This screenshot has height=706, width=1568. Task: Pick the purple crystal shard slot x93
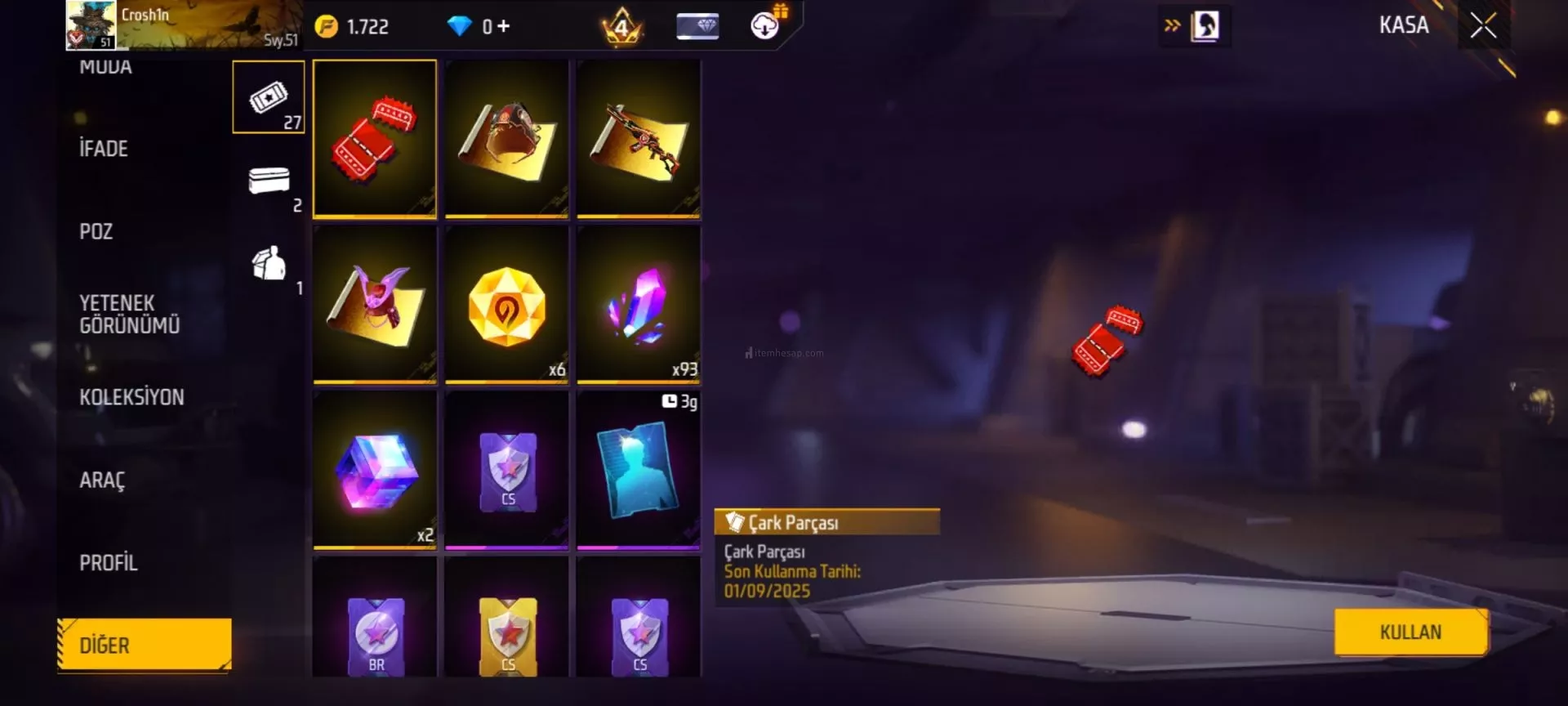click(639, 304)
